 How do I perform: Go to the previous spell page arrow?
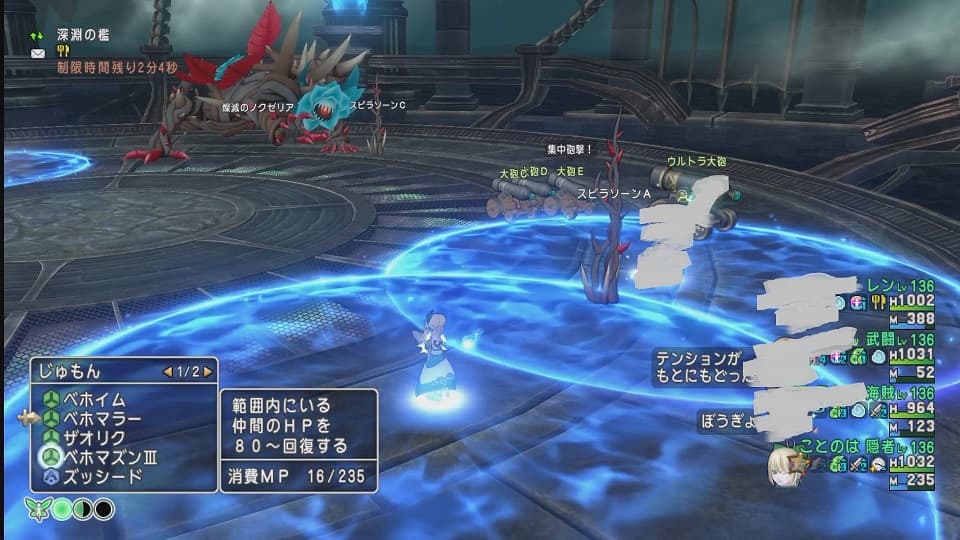click(x=166, y=371)
